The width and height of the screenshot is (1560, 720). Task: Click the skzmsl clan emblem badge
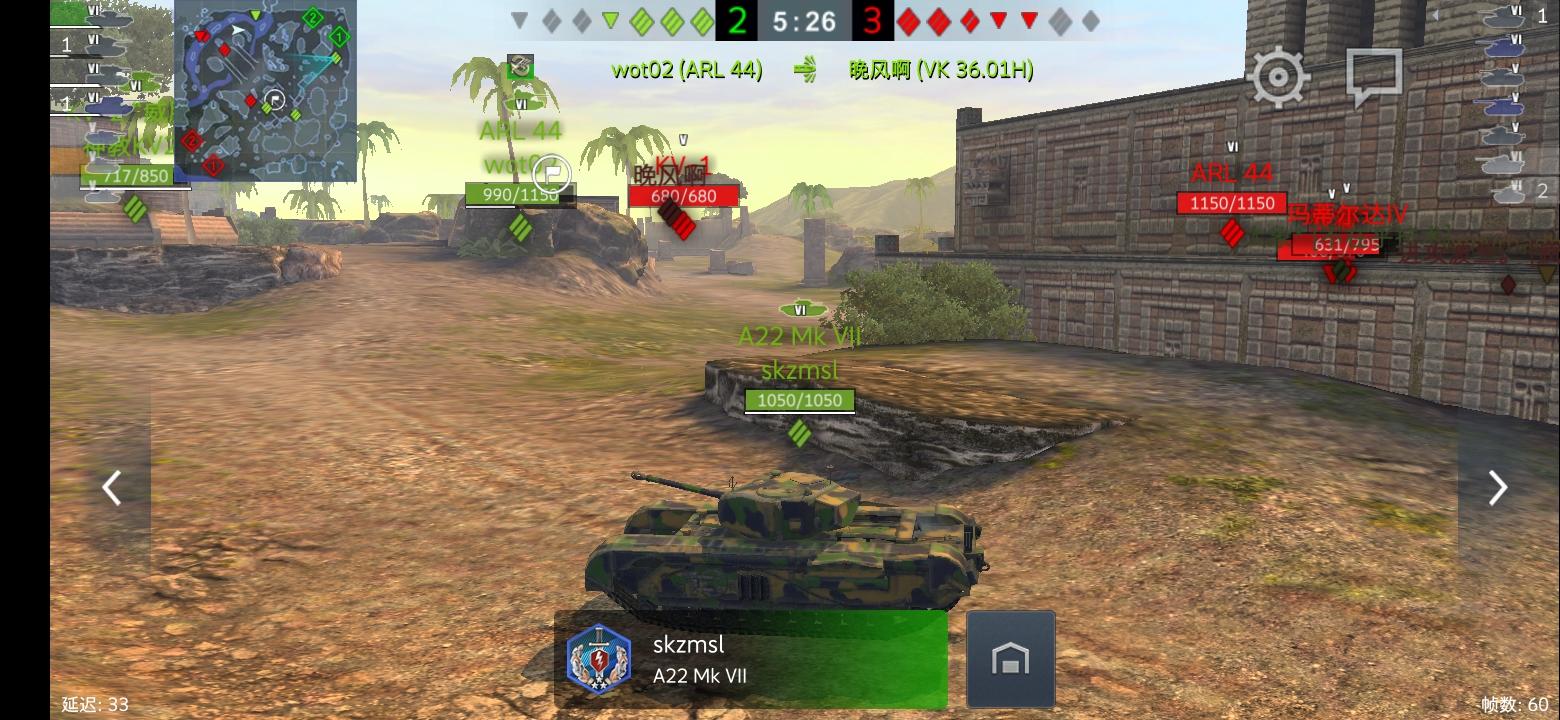click(599, 659)
